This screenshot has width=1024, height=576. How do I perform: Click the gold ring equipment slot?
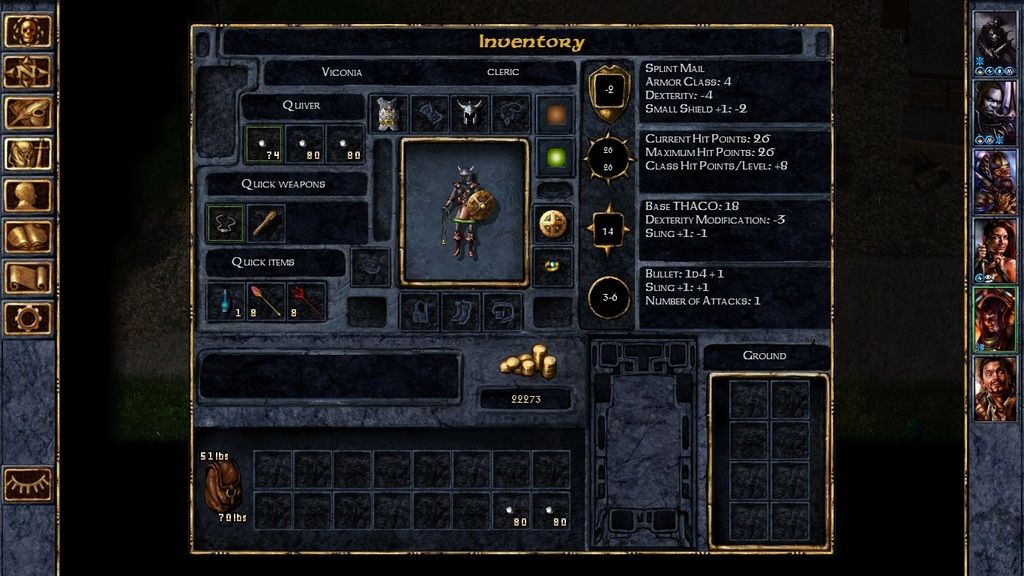(x=554, y=267)
